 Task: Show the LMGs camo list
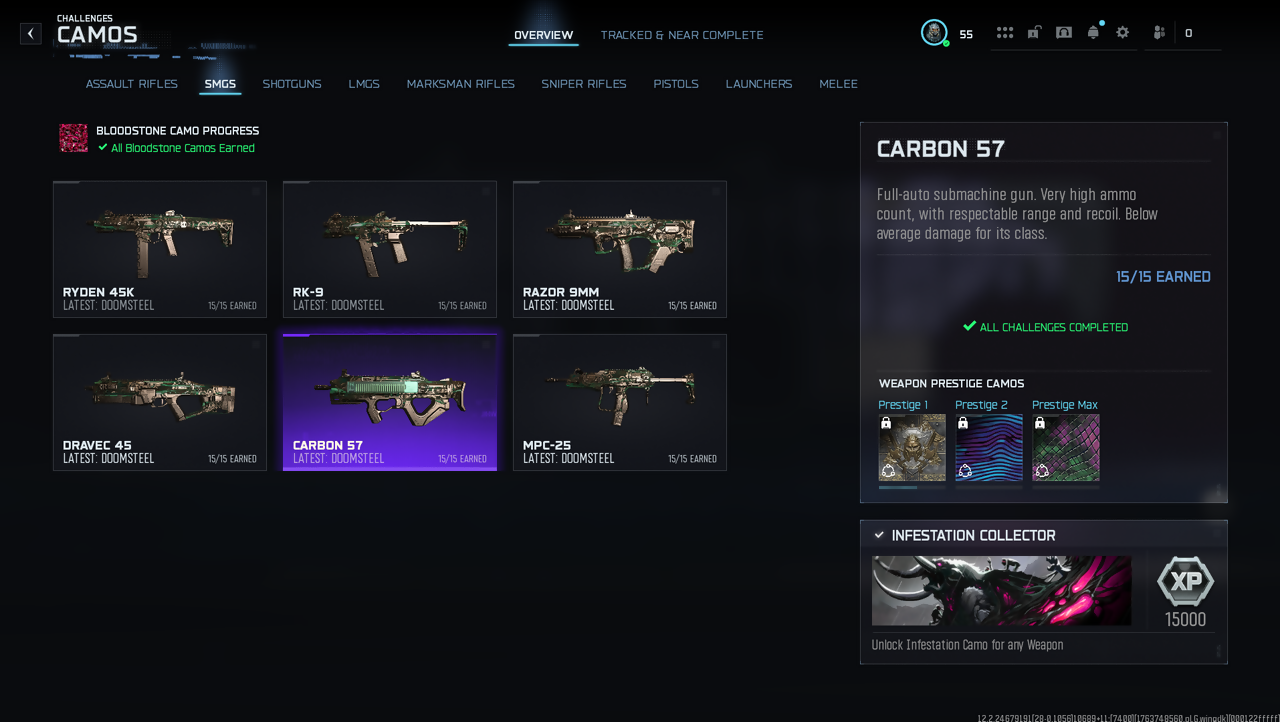[364, 84]
